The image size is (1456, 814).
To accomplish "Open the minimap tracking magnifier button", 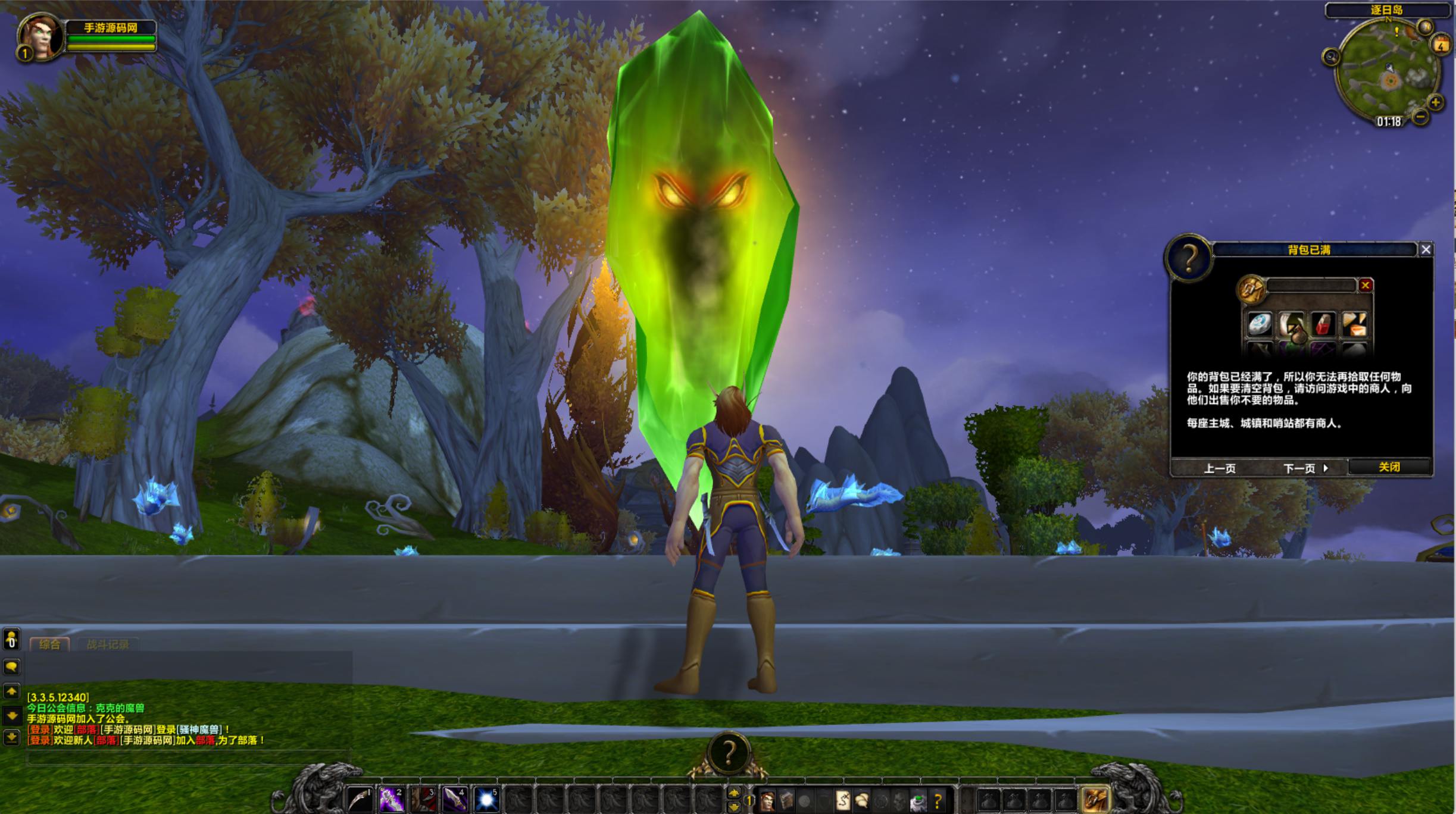I will coord(1331,57).
